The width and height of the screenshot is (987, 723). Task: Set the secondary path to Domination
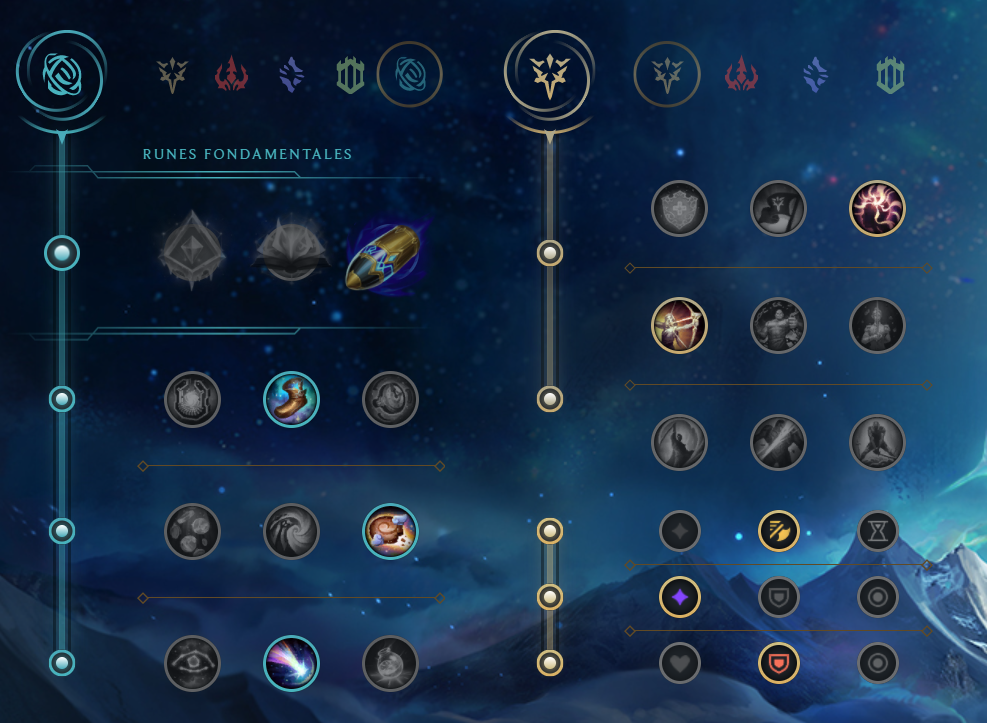tap(741, 75)
